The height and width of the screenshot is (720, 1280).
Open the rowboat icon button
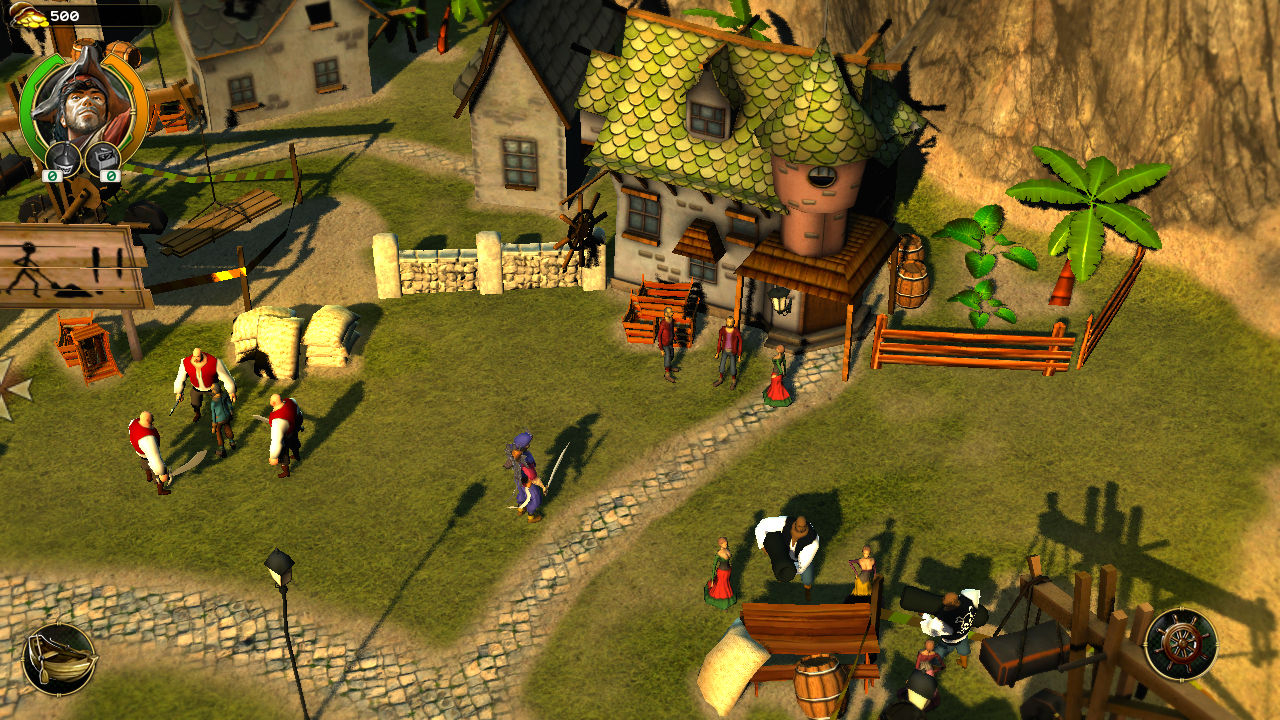point(59,659)
